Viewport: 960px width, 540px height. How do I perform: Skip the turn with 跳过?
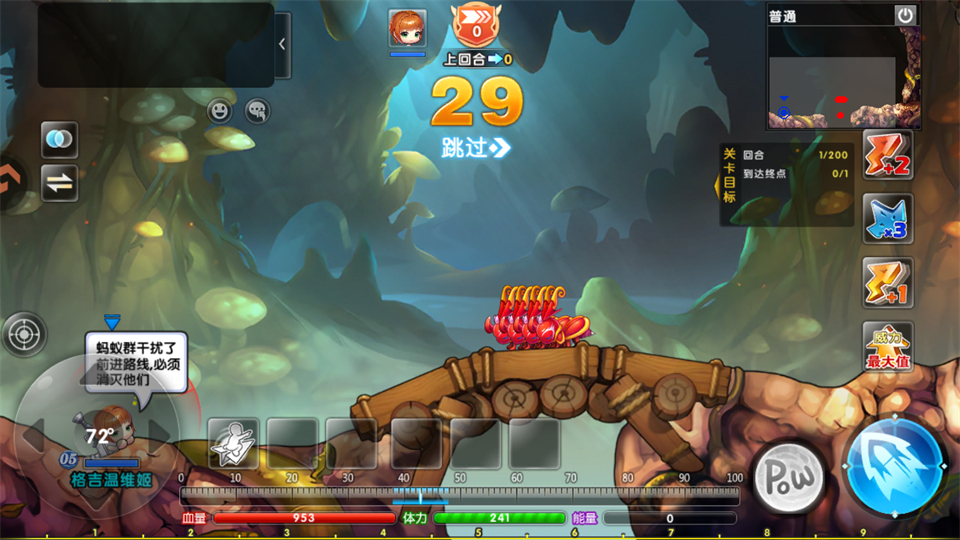[x=476, y=148]
